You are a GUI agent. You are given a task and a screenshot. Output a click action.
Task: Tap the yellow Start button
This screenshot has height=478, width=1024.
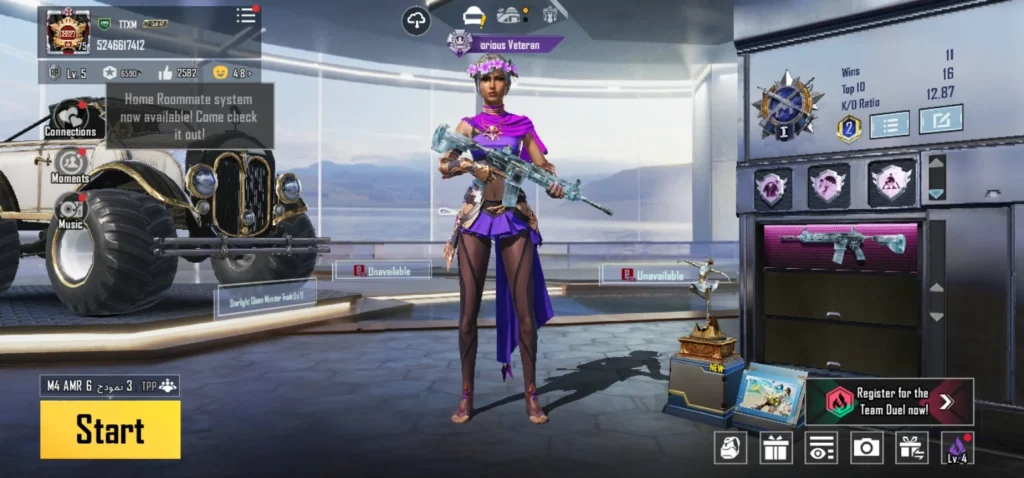coord(110,430)
